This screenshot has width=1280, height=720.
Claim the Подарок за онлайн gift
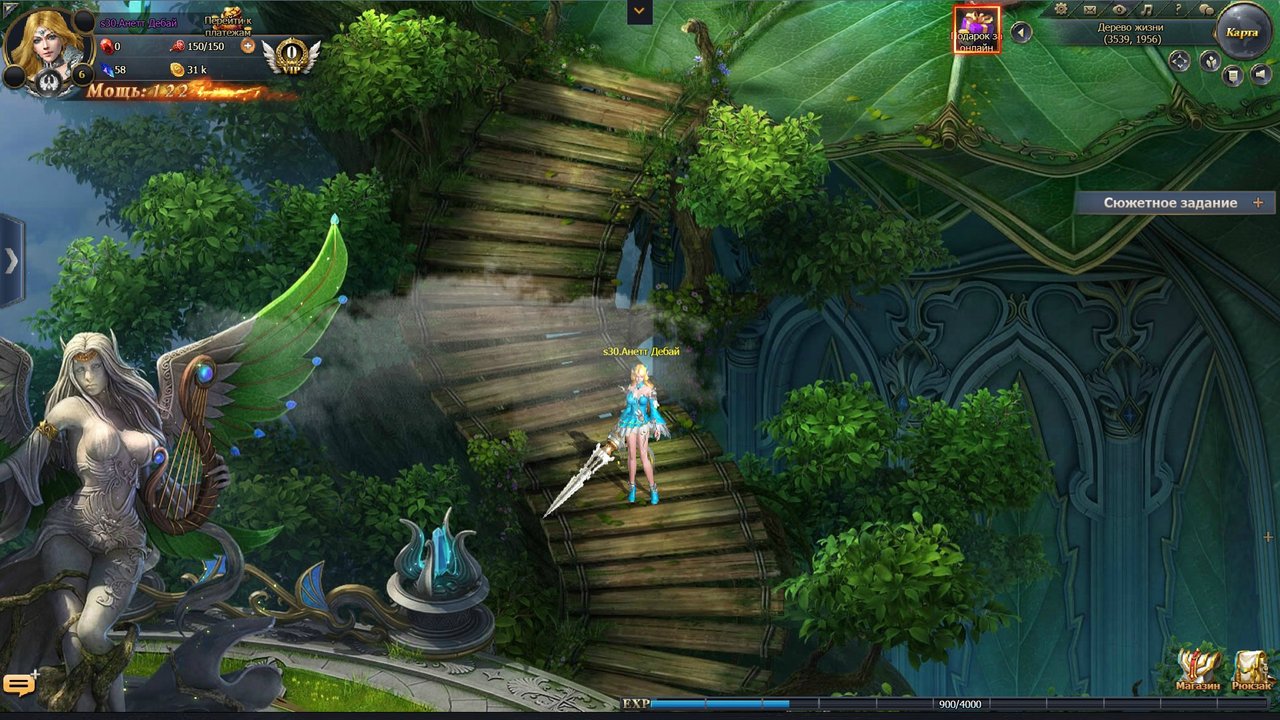pos(976,29)
